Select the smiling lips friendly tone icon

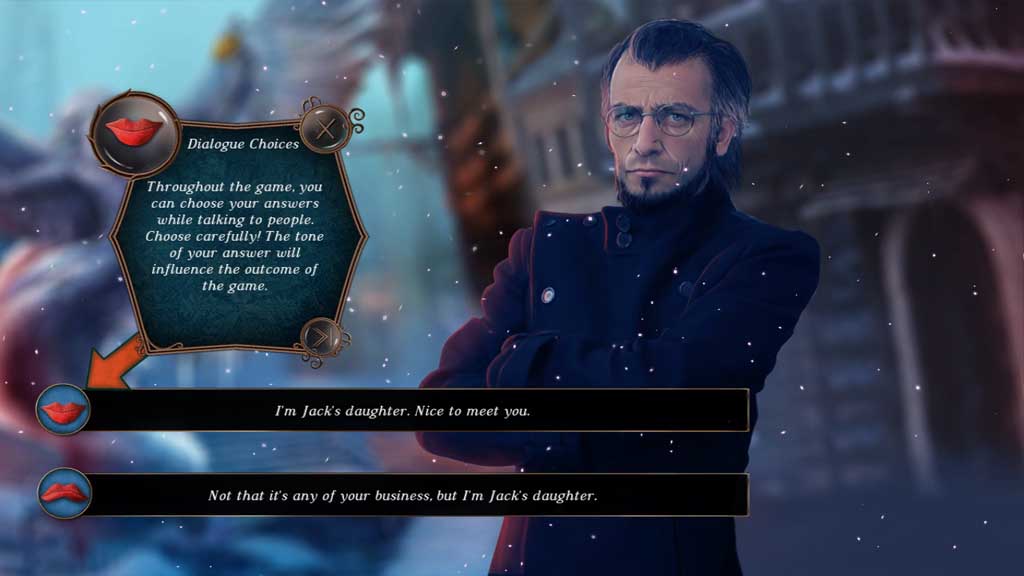pos(64,409)
